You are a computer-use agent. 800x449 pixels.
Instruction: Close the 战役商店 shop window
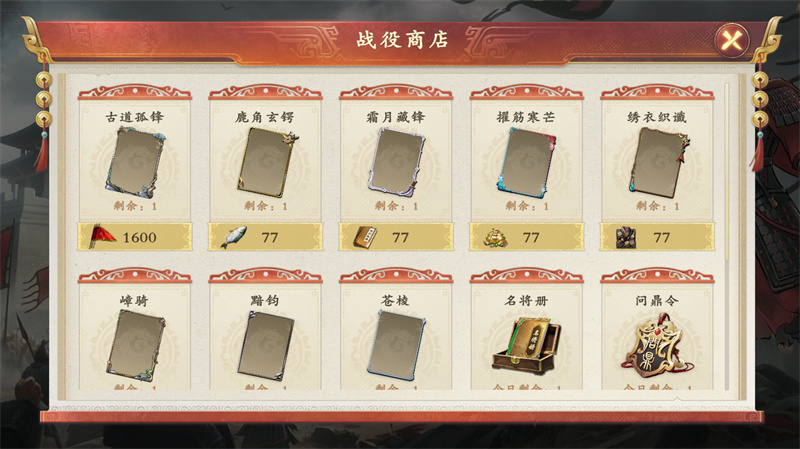pos(732,40)
